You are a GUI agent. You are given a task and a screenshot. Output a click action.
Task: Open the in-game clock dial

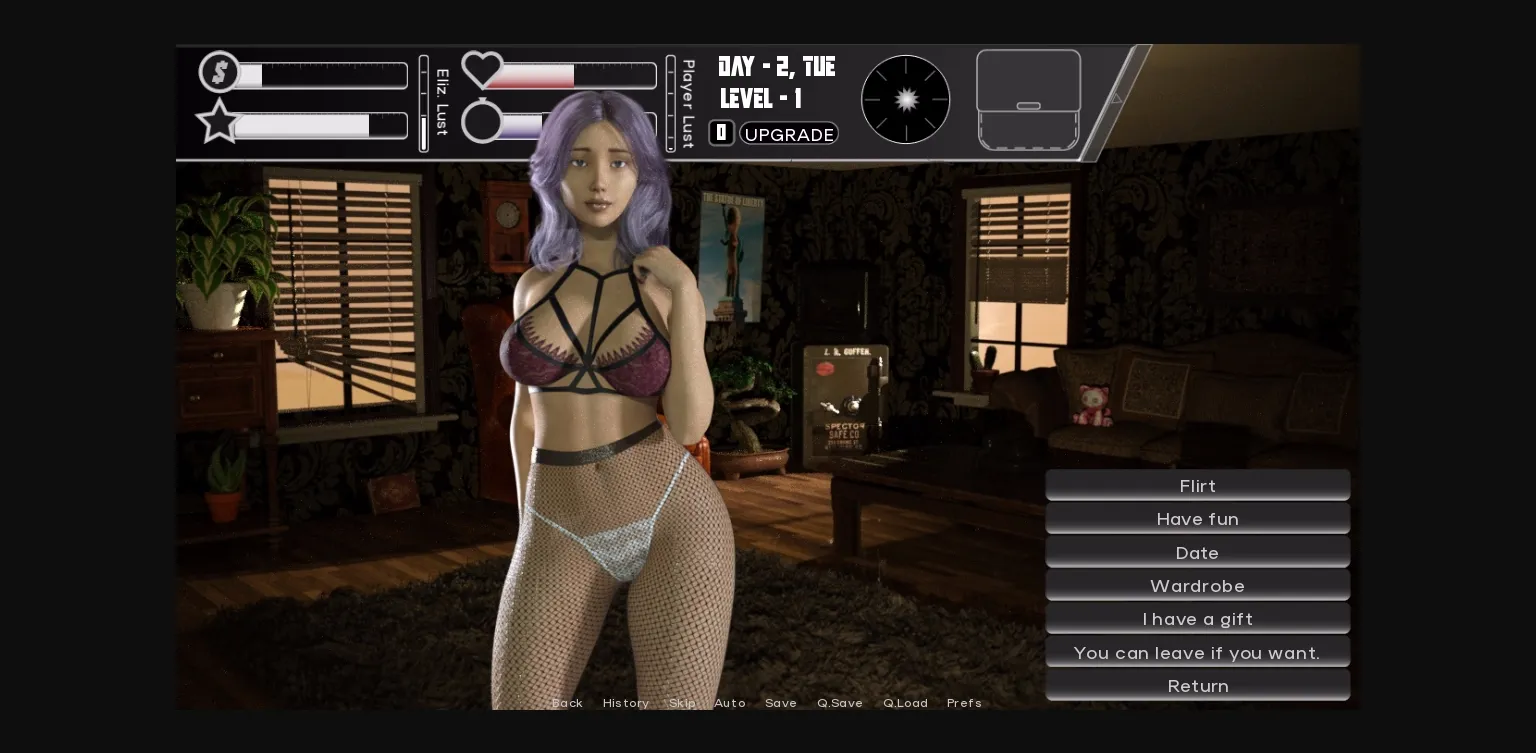coord(905,99)
